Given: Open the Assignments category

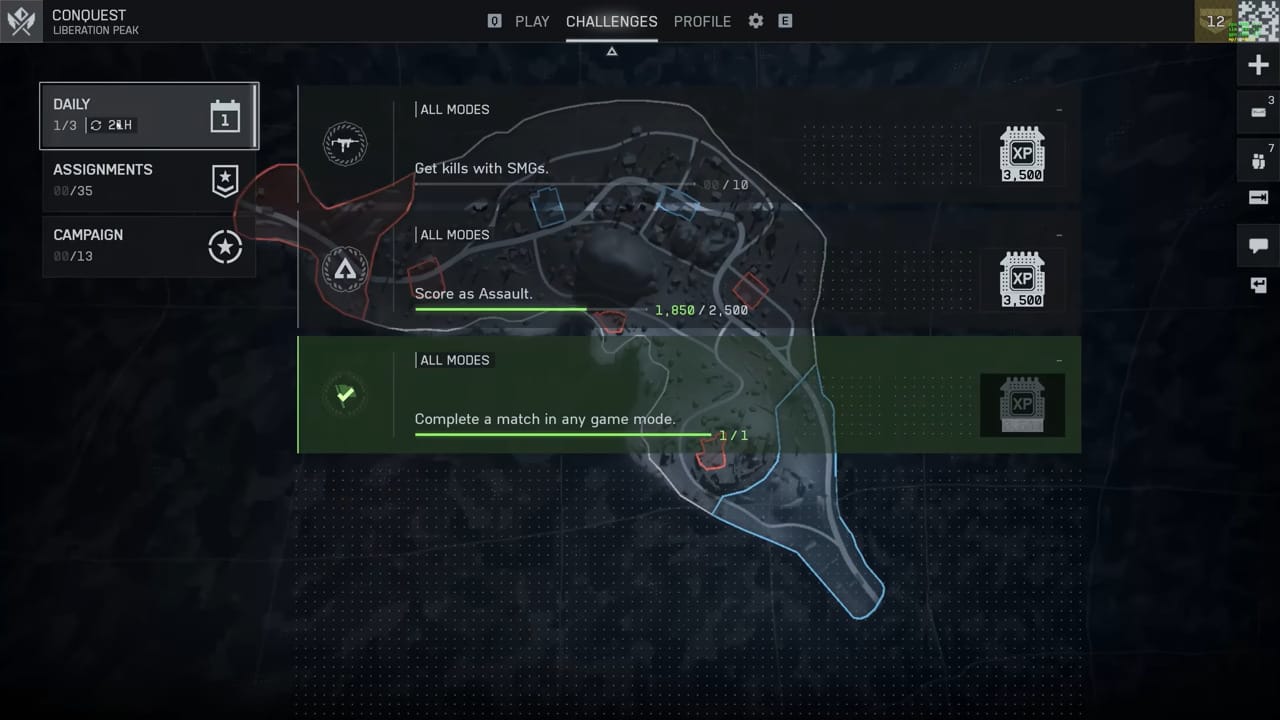Looking at the screenshot, I should pyautogui.click(x=149, y=180).
